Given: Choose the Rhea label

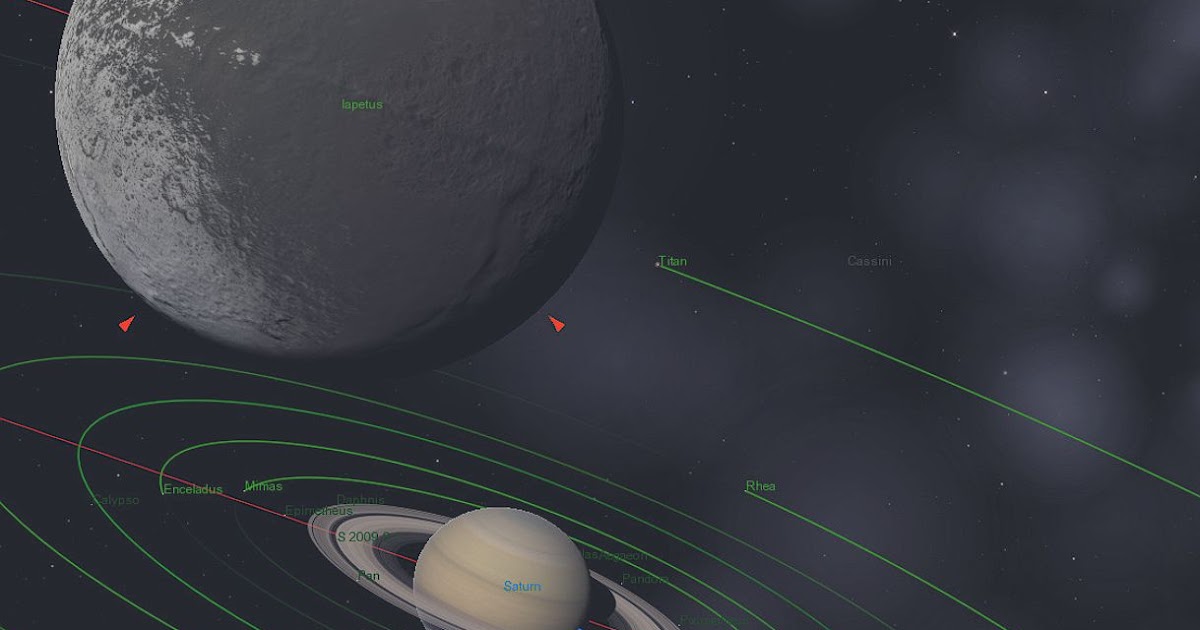Looking at the screenshot, I should [760, 487].
